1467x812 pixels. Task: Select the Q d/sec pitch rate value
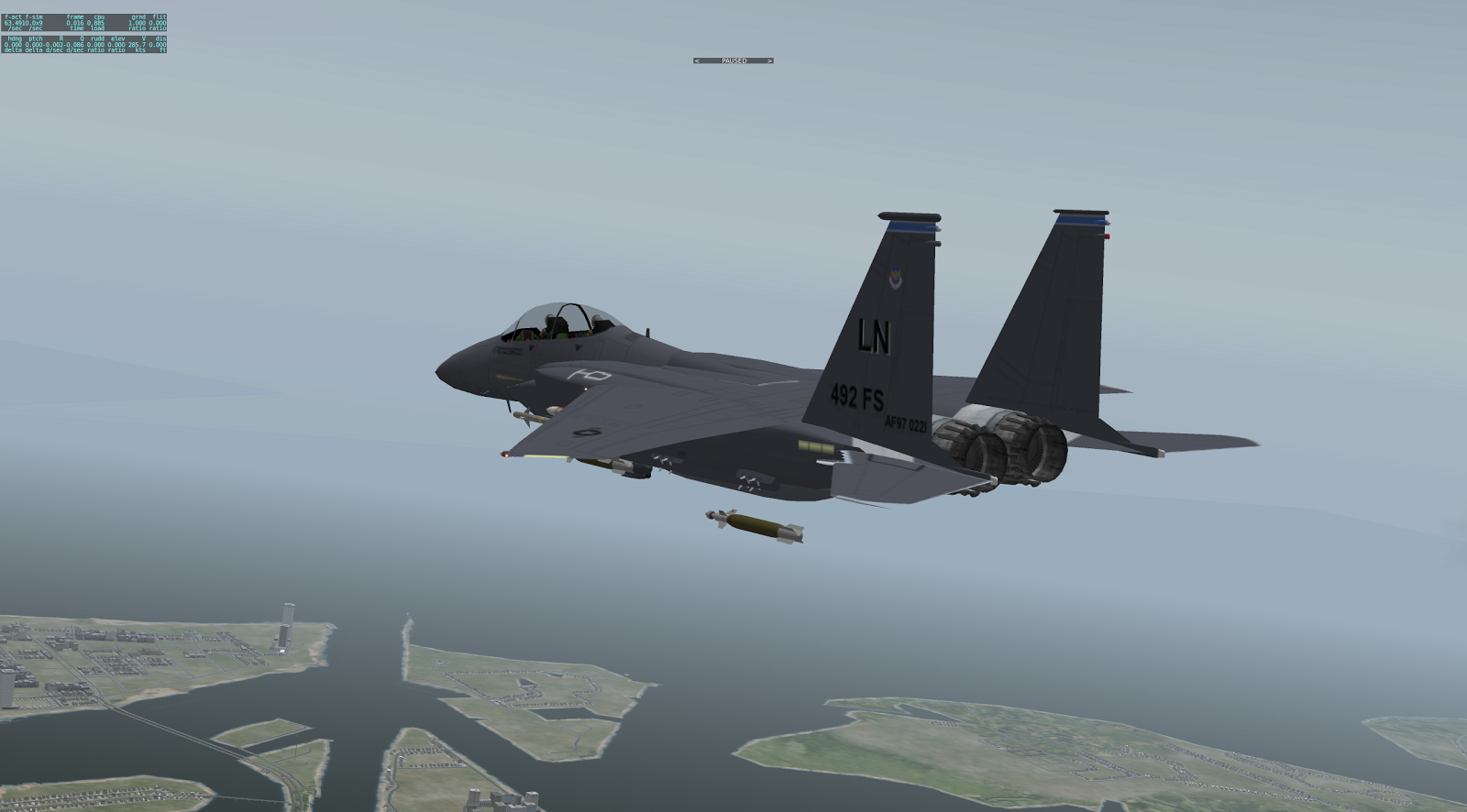click(75, 45)
